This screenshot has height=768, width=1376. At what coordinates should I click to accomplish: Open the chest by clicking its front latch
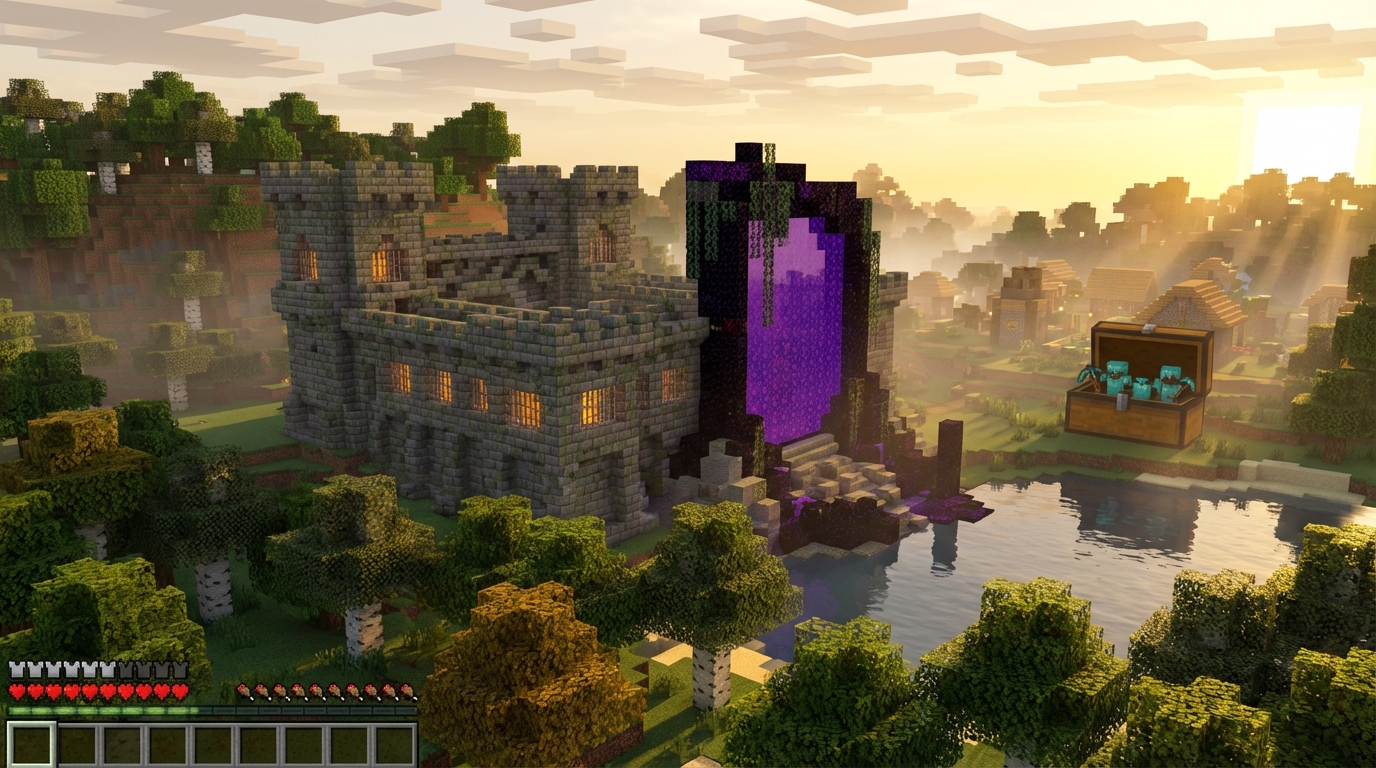point(1121,400)
